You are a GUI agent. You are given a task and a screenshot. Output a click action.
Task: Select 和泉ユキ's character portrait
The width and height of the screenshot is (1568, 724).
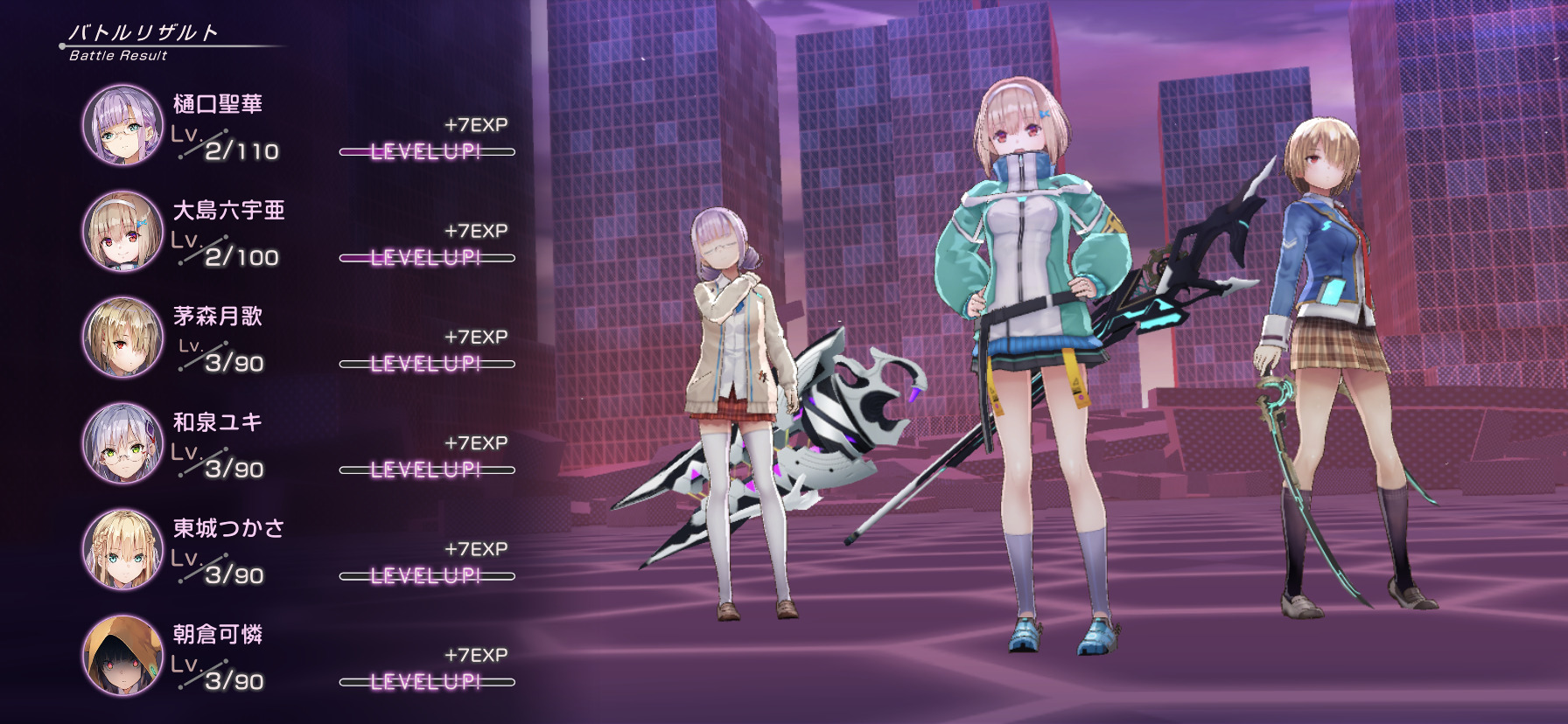point(123,443)
